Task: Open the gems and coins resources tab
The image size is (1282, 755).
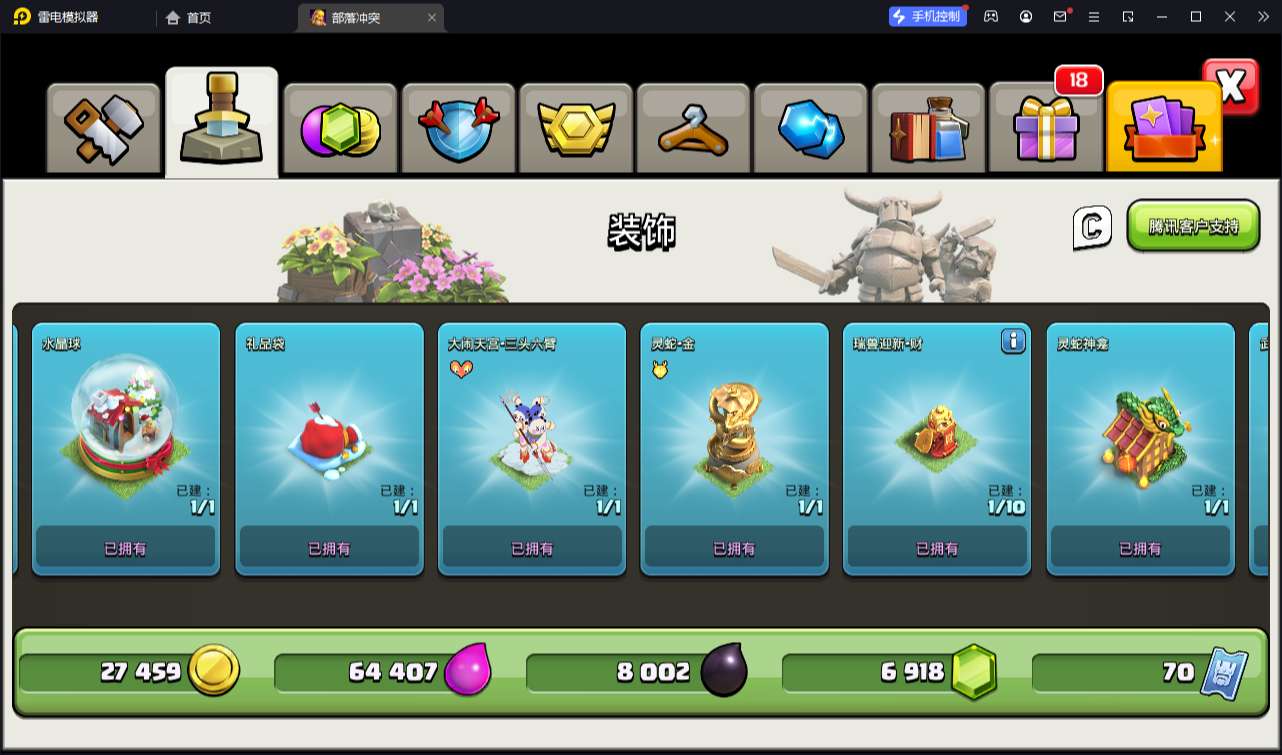Action: click(x=340, y=130)
